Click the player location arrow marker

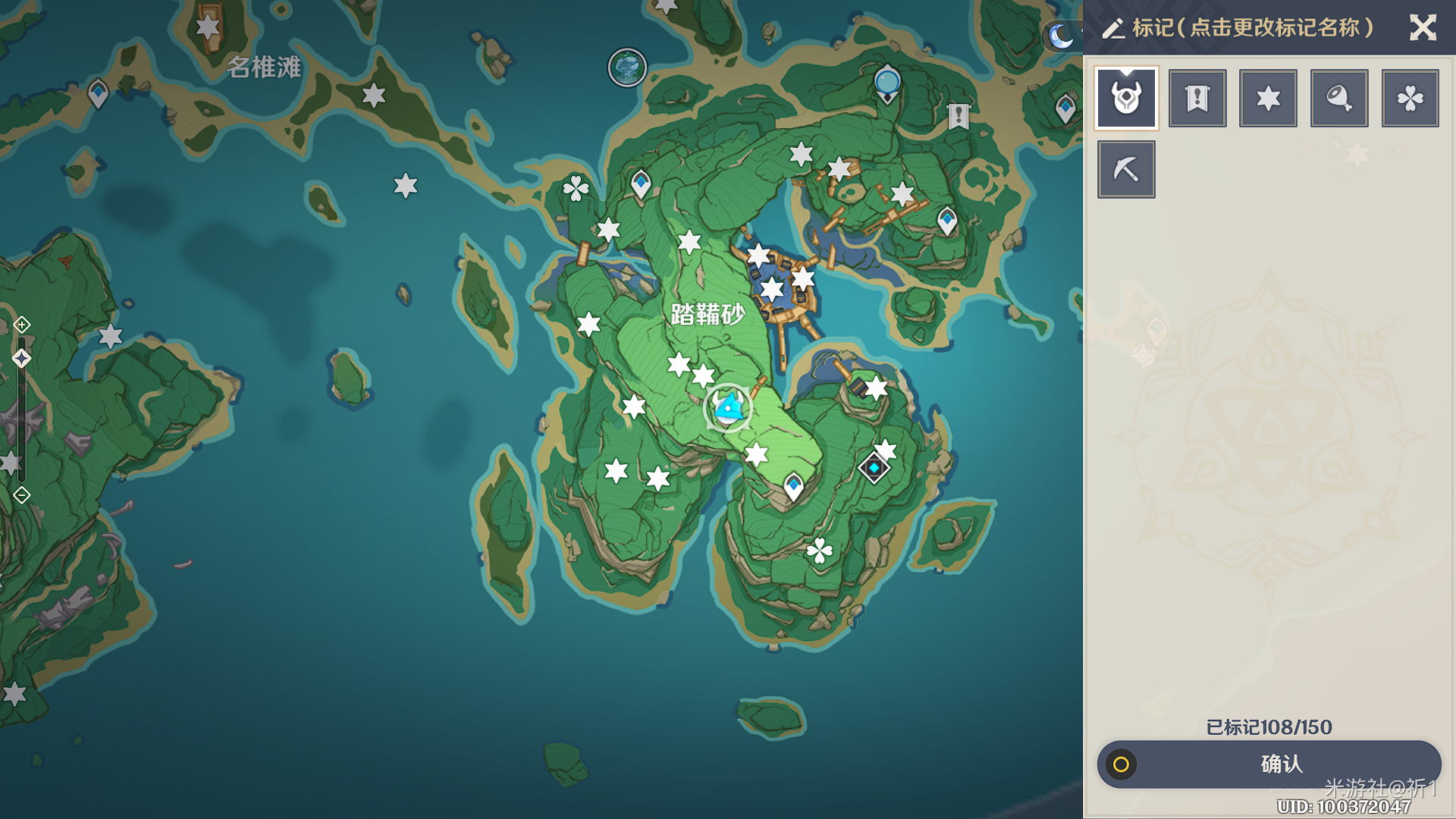[x=729, y=408]
